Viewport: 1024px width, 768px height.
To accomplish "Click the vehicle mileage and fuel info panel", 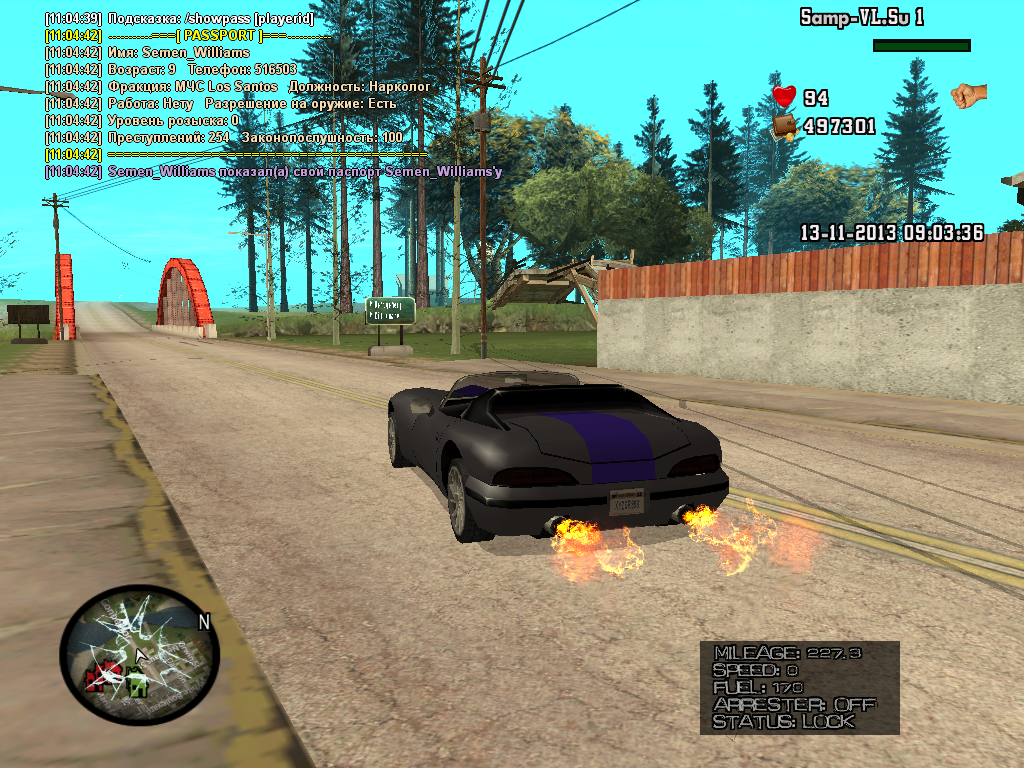I will point(799,687).
